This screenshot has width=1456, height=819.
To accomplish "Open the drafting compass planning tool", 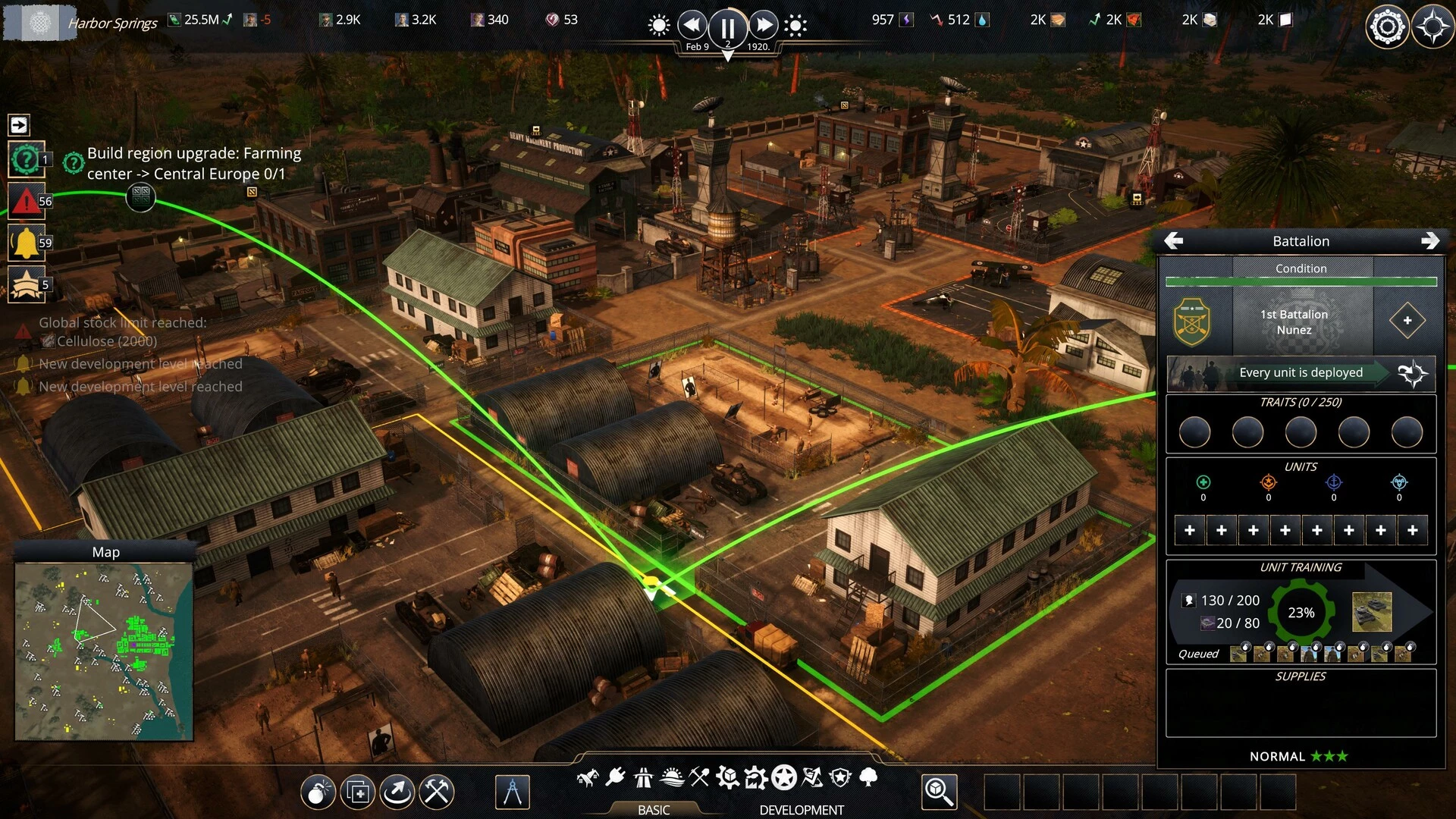I will 512,792.
